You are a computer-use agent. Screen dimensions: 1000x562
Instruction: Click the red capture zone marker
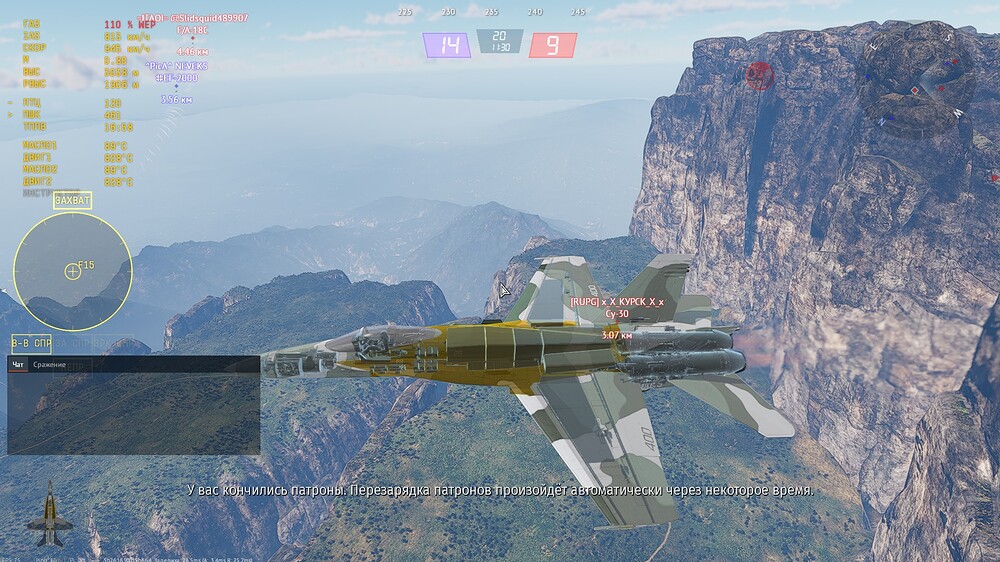click(761, 75)
